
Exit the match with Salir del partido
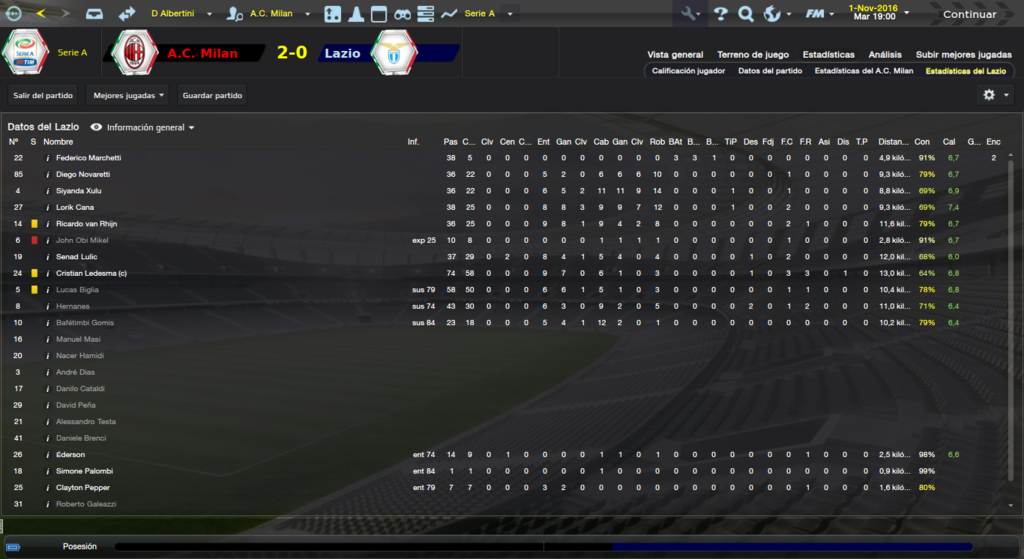[x=44, y=95]
